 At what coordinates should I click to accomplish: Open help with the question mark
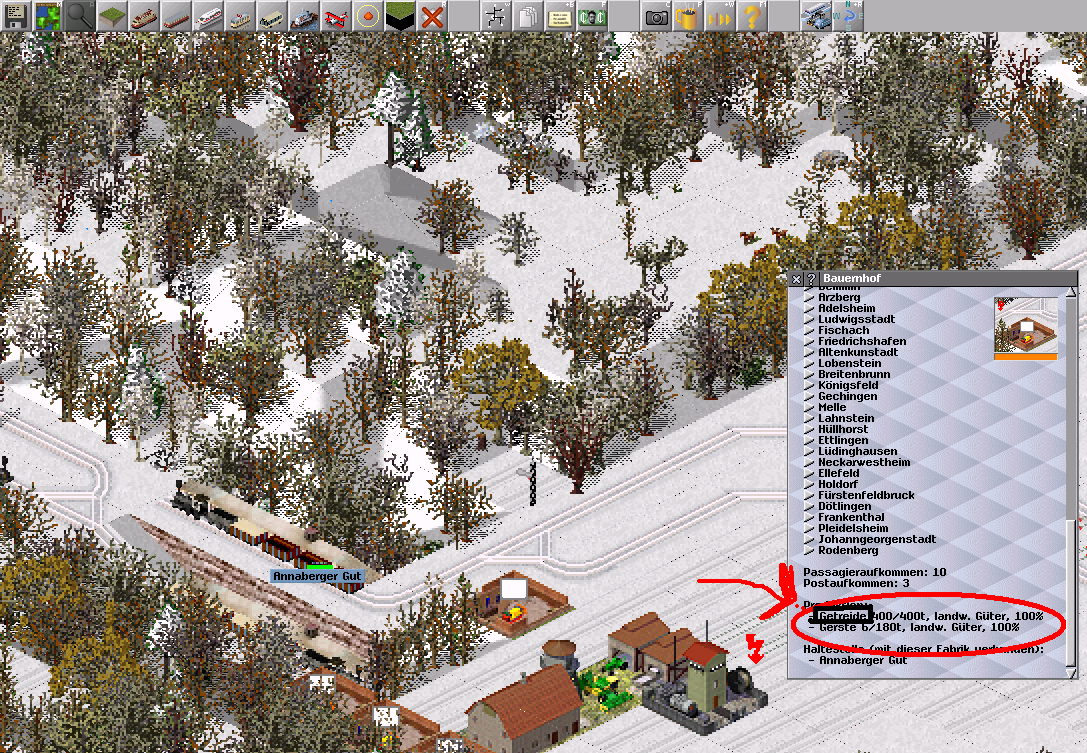click(752, 16)
